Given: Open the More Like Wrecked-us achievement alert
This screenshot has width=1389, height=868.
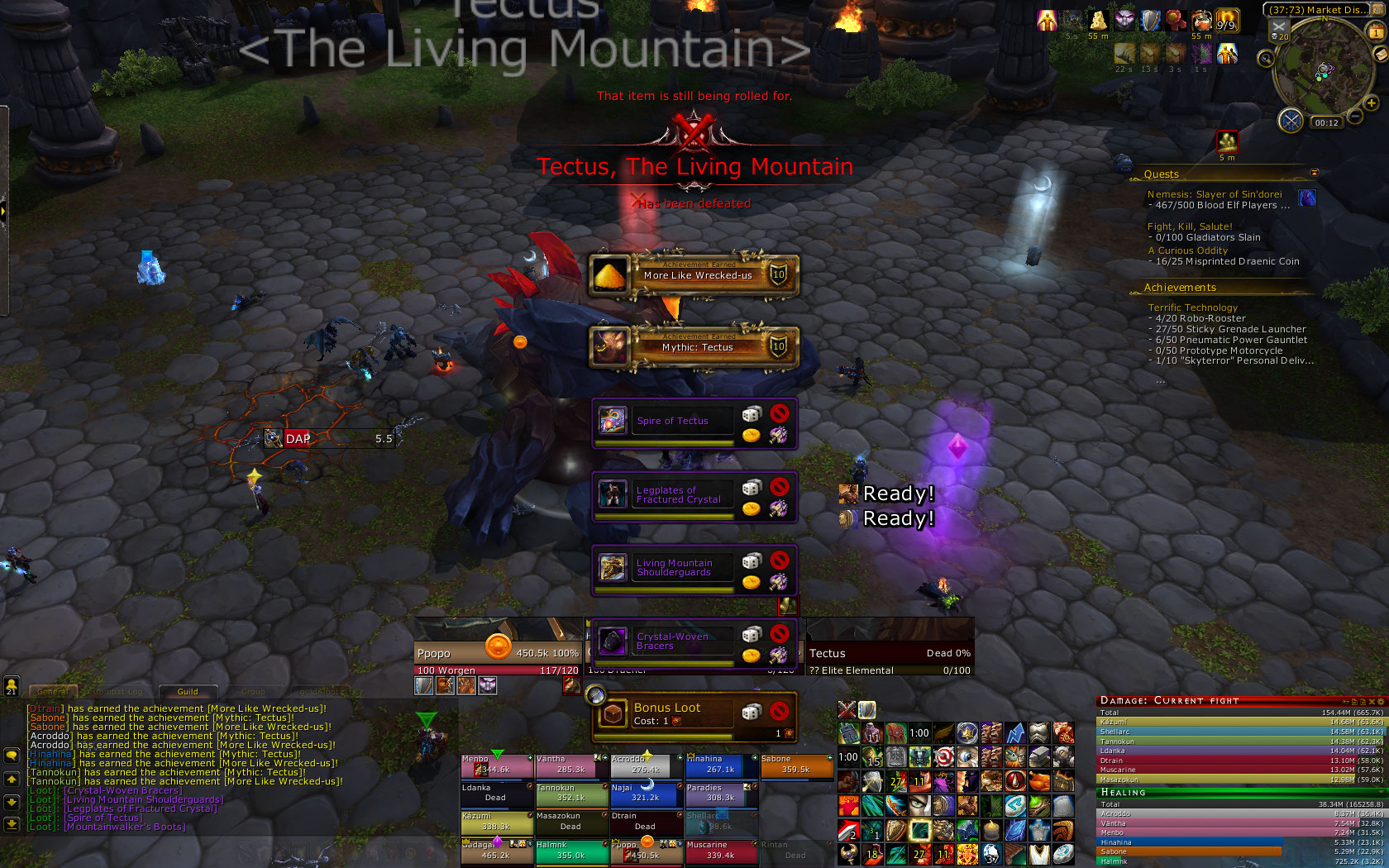Looking at the screenshot, I should click(x=694, y=275).
